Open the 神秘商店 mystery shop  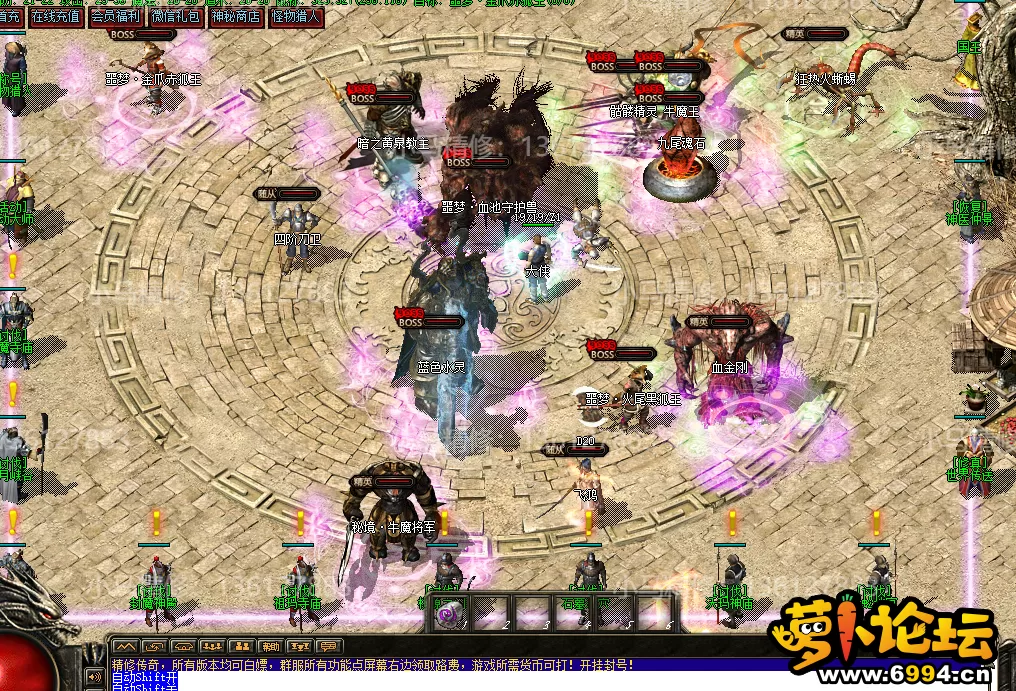pos(237,16)
